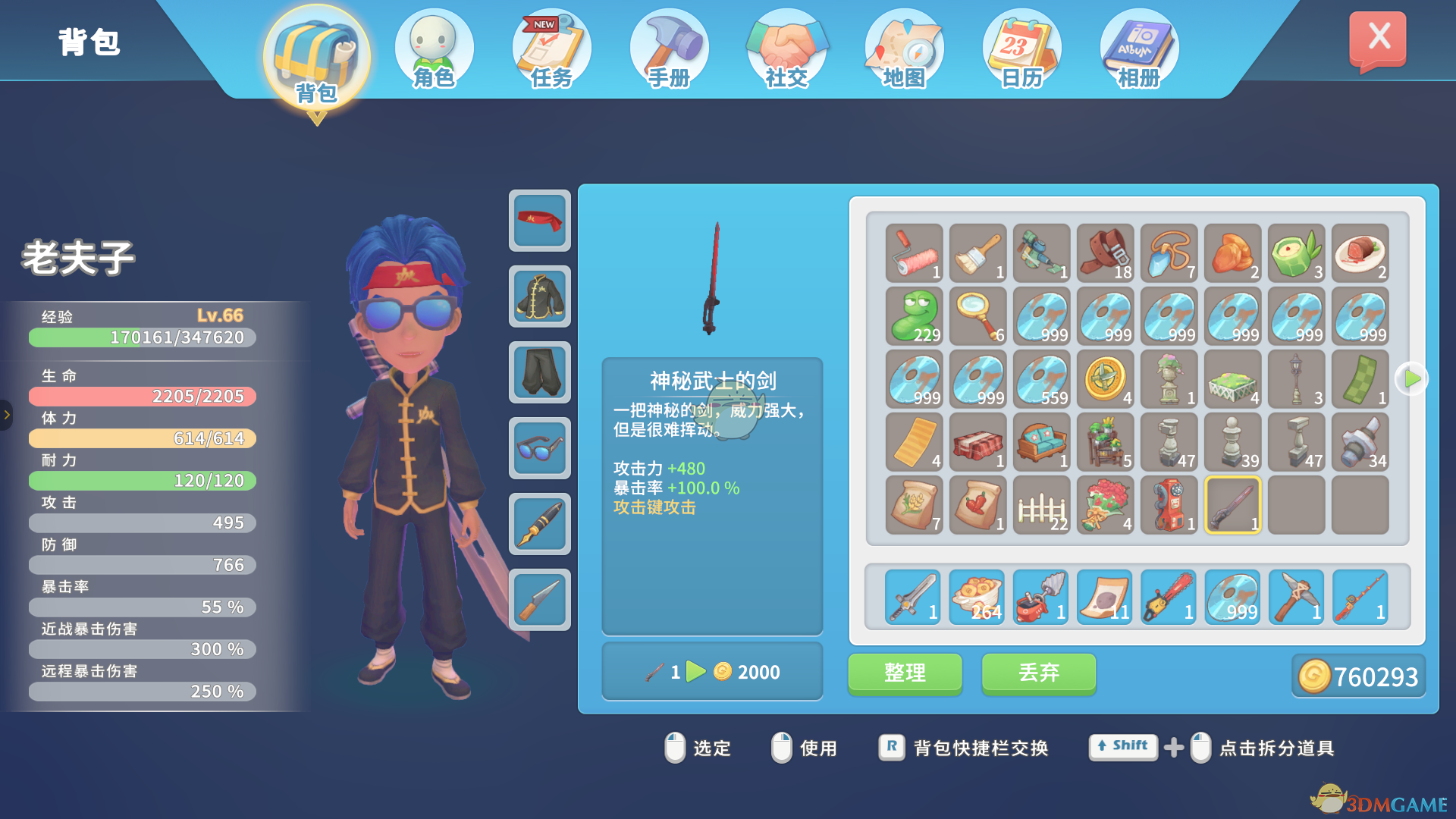The width and height of the screenshot is (1456, 819).
Task: Click the 丢弃 discard button
Action: [1038, 673]
